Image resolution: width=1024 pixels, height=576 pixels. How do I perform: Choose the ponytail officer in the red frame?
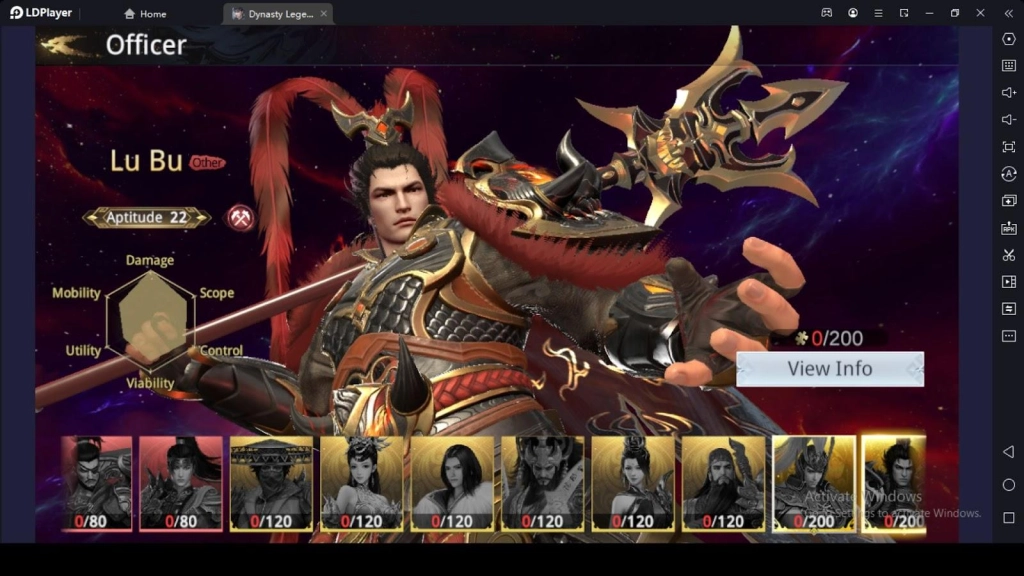point(181,482)
